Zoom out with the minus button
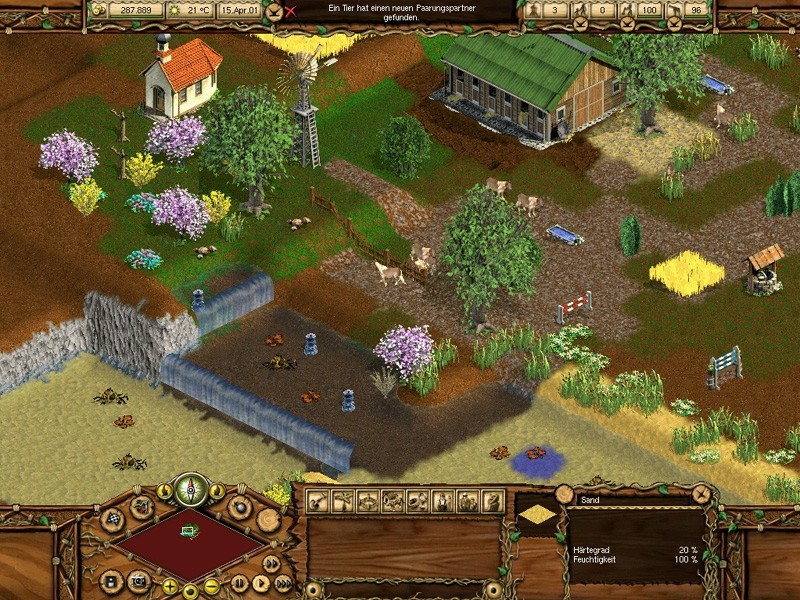800x600 pixels. [x=211, y=587]
